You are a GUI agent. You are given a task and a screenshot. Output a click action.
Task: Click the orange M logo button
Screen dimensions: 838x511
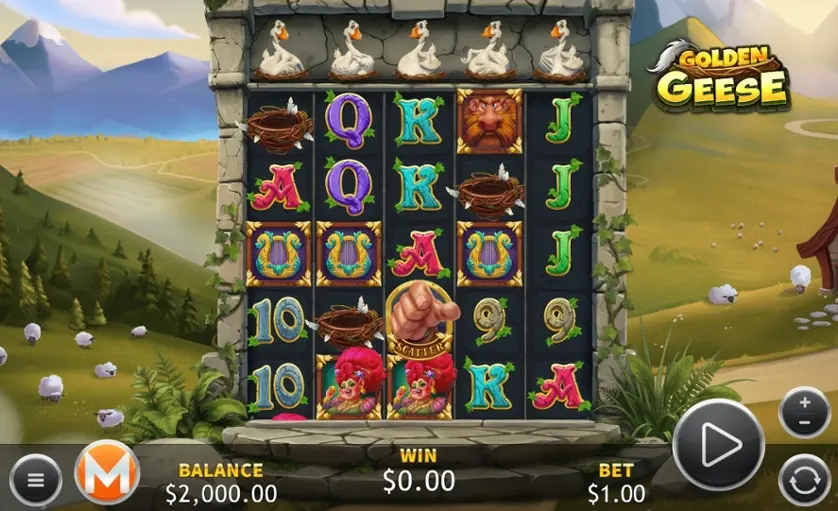point(106,473)
